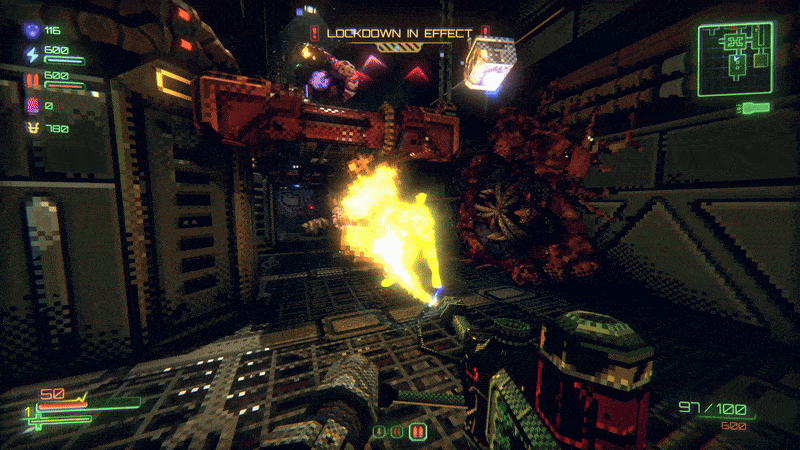Select the red highlighted ammo-type icon at bottom center
Screen dimensions: 800x450
pyautogui.click(x=418, y=432)
